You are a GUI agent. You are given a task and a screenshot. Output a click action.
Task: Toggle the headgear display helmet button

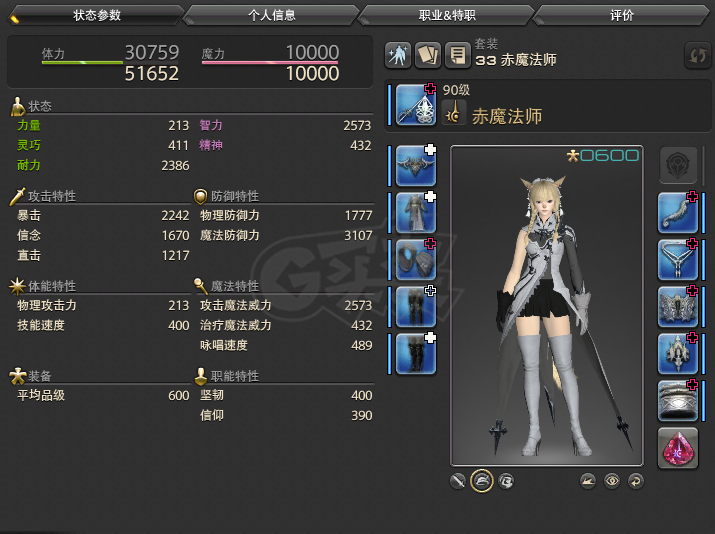coord(482,481)
